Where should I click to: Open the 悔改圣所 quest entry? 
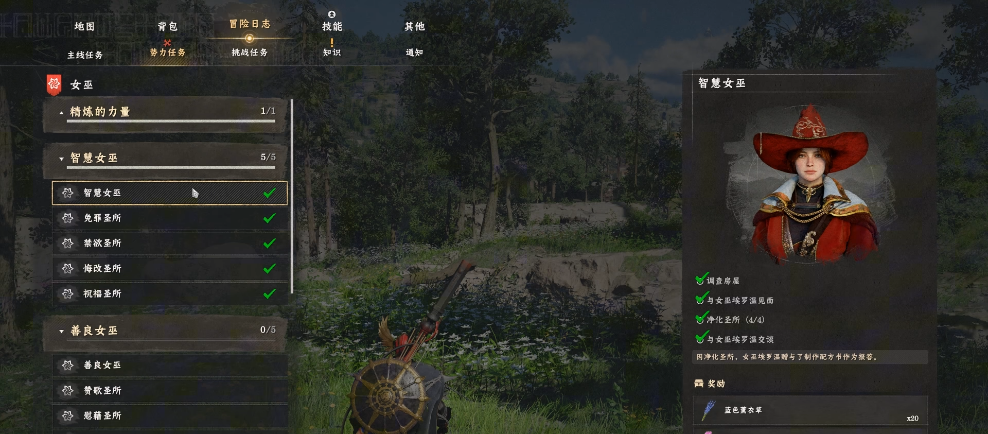point(169,269)
